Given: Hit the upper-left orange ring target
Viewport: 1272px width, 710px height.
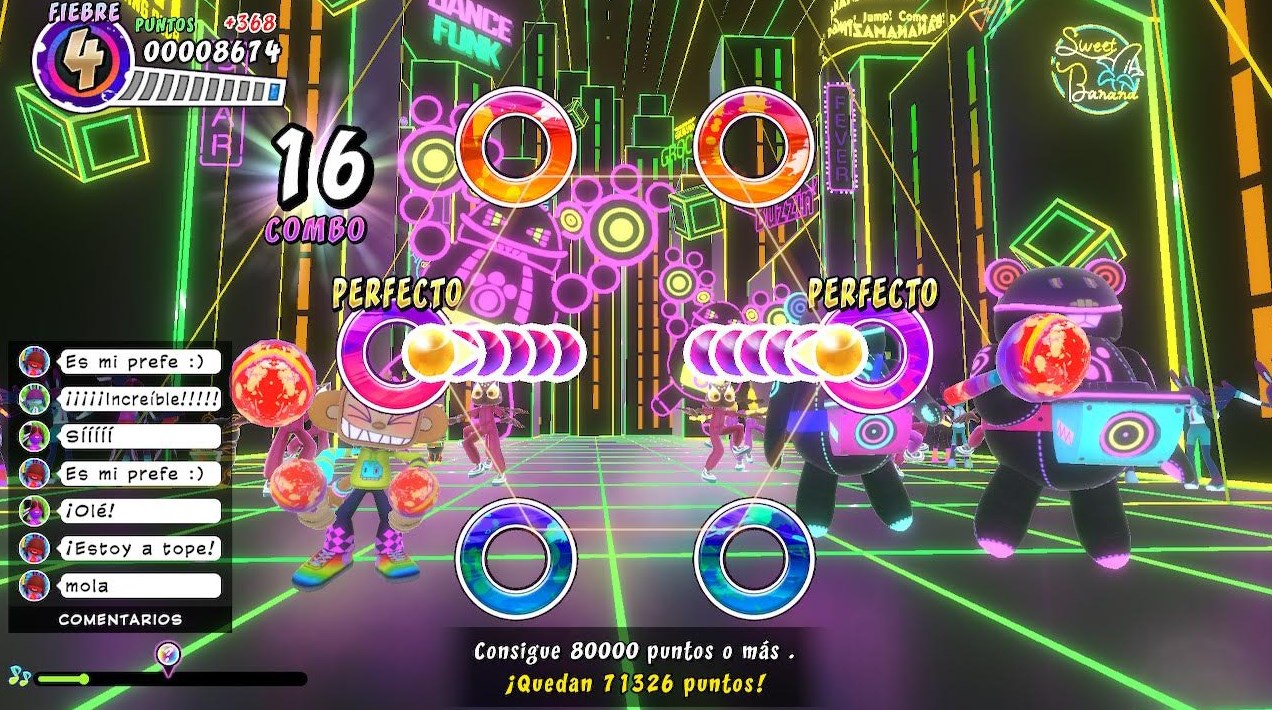Looking at the screenshot, I should [516, 148].
